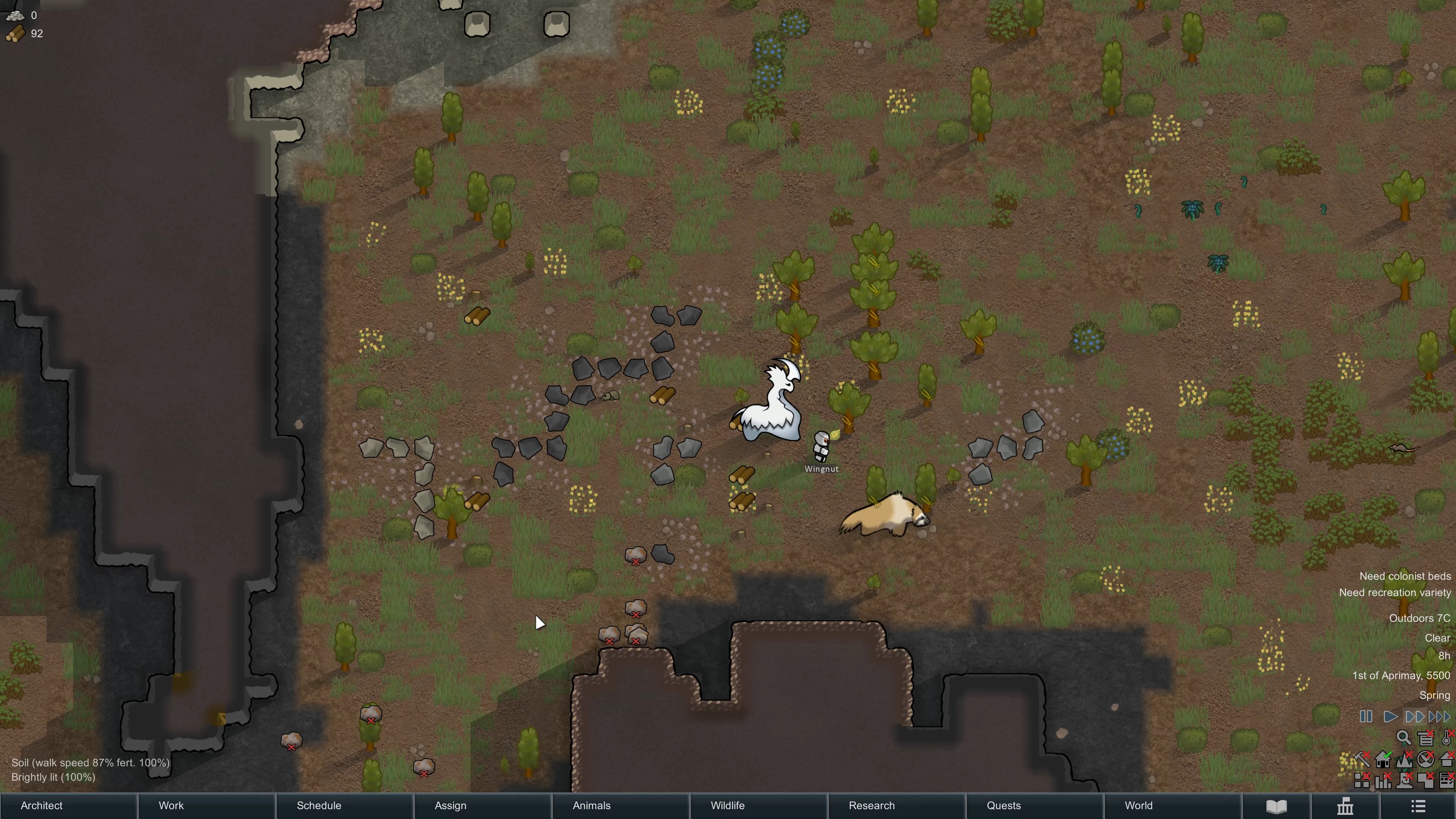Viewport: 1456px width, 819px height.
Task: Click the Need recreation variety alert
Action: tap(1395, 592)
